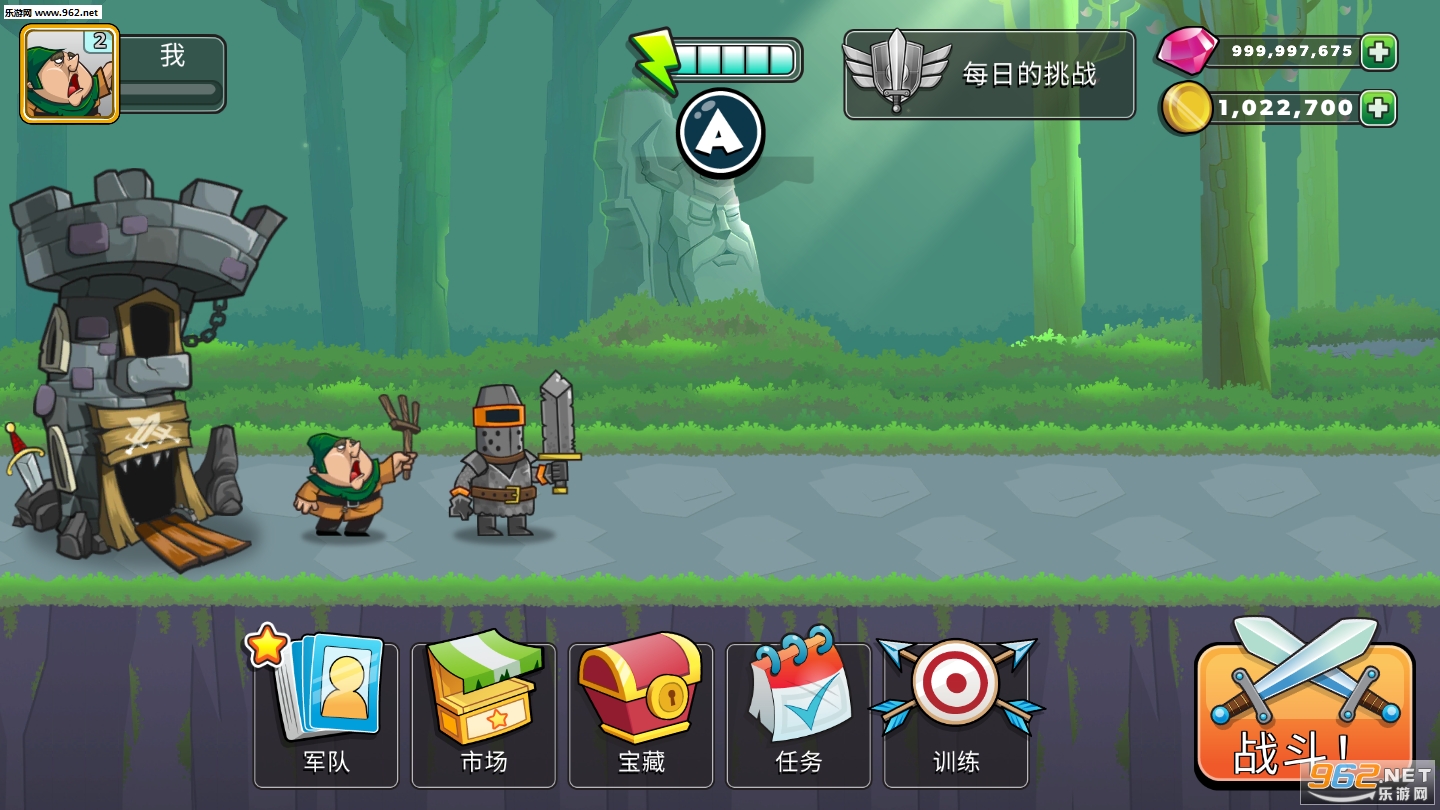Open the player profile portrait
The height and width of the screenshot is (810, 1440).
click(69, 74)
